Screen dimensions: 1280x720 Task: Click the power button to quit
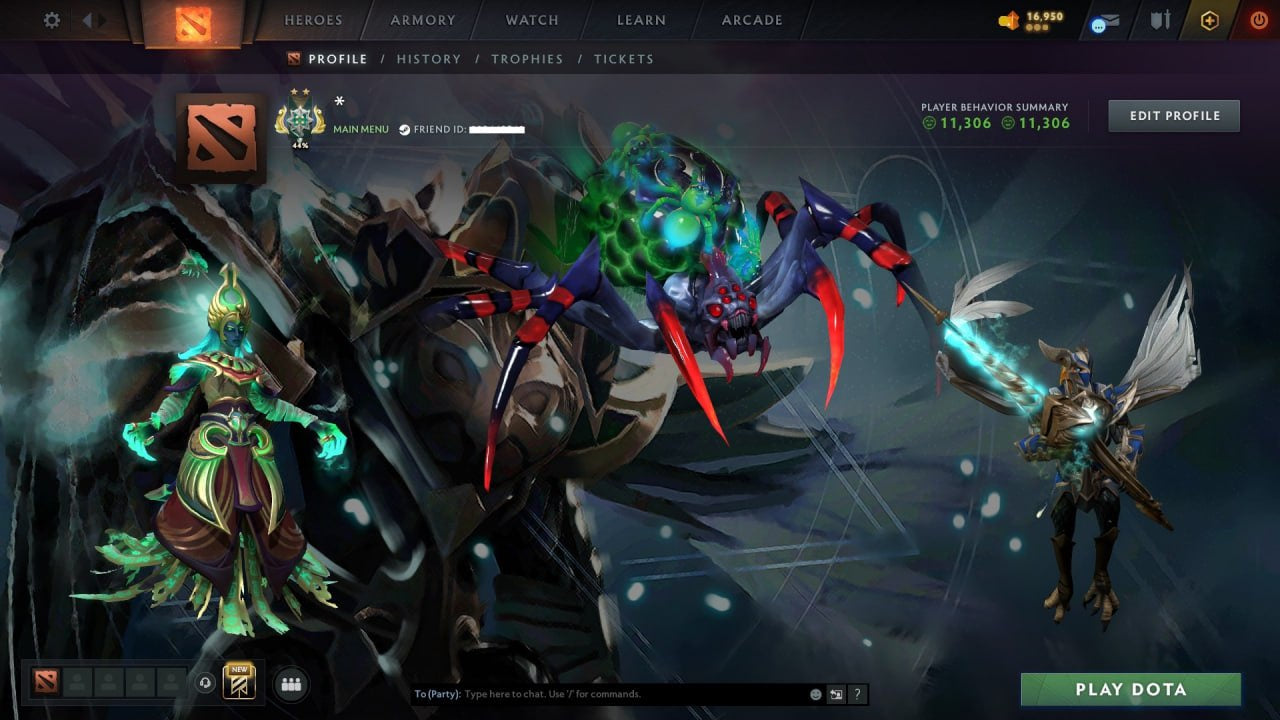point(1258,19)
